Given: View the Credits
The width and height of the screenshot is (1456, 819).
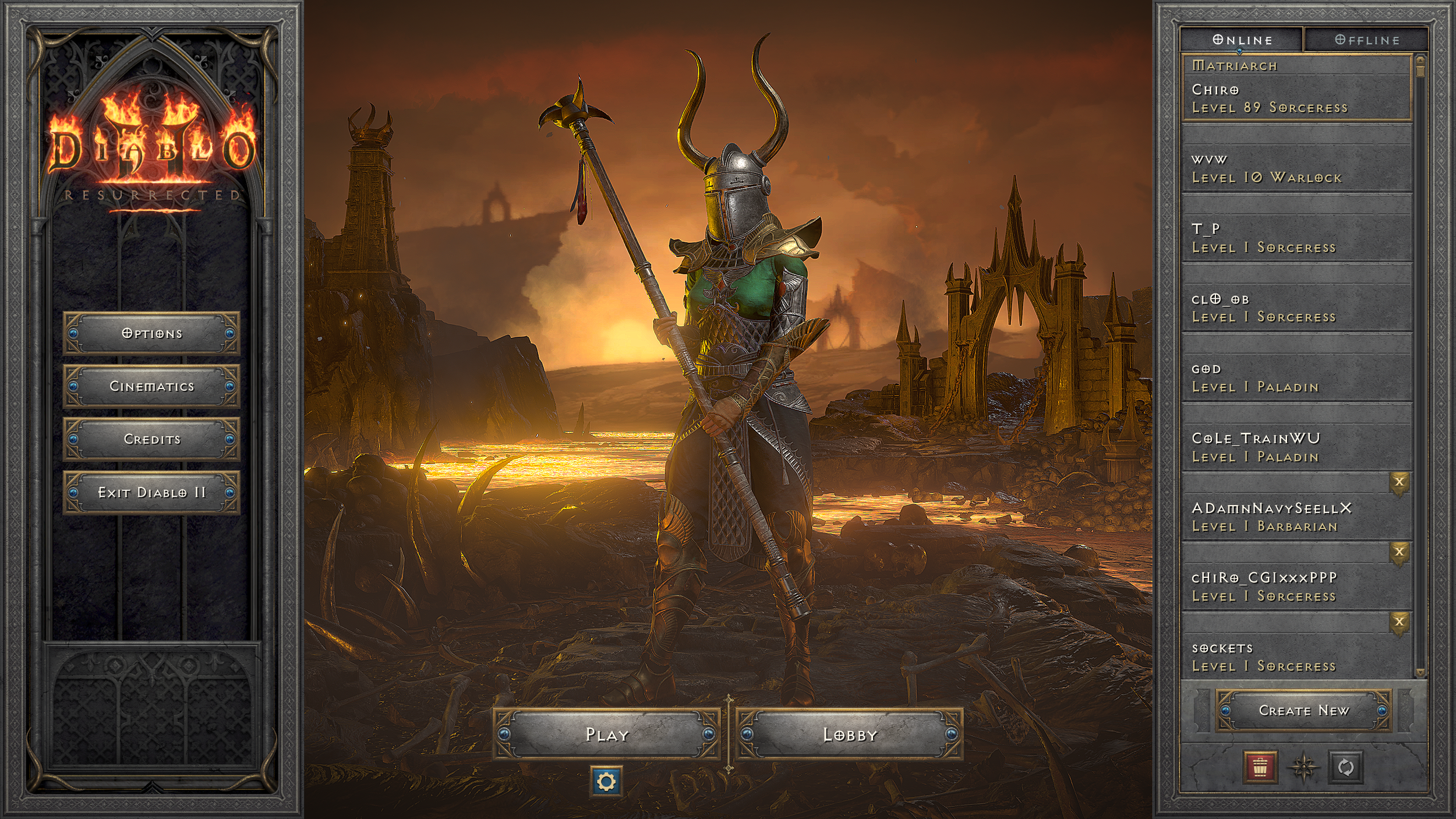Looking at the screenshot, I should tap(151, 439).
